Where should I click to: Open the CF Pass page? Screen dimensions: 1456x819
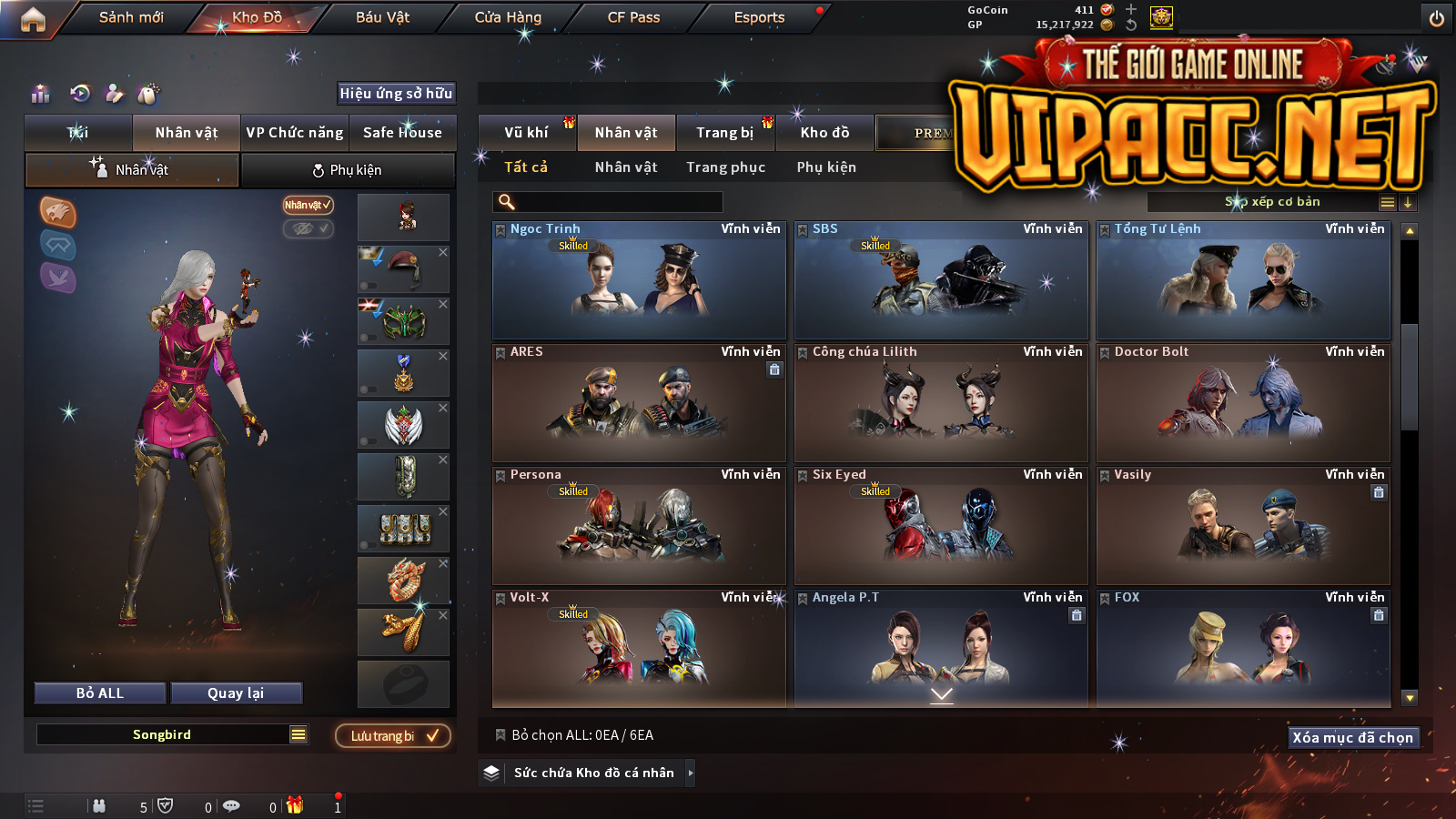633,17
